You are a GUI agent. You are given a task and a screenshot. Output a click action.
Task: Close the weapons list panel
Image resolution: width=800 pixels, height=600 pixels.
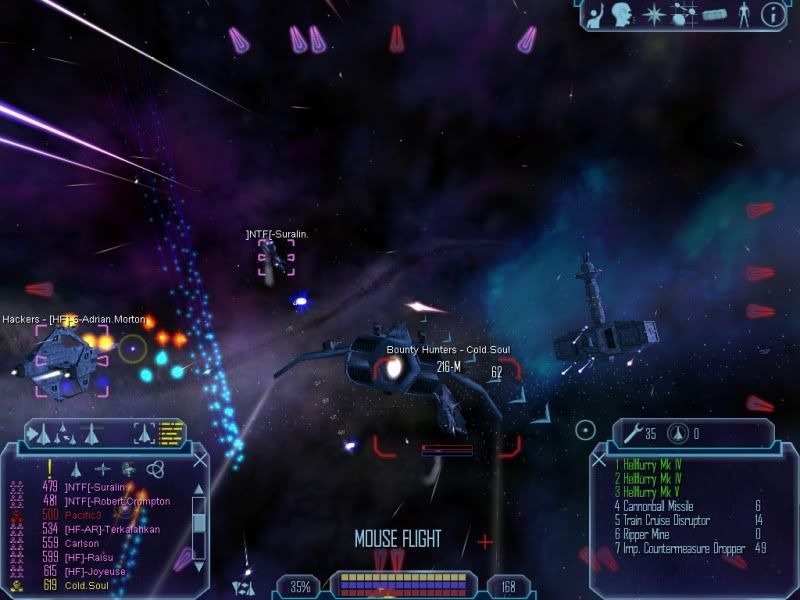click(x=600, y=461)
